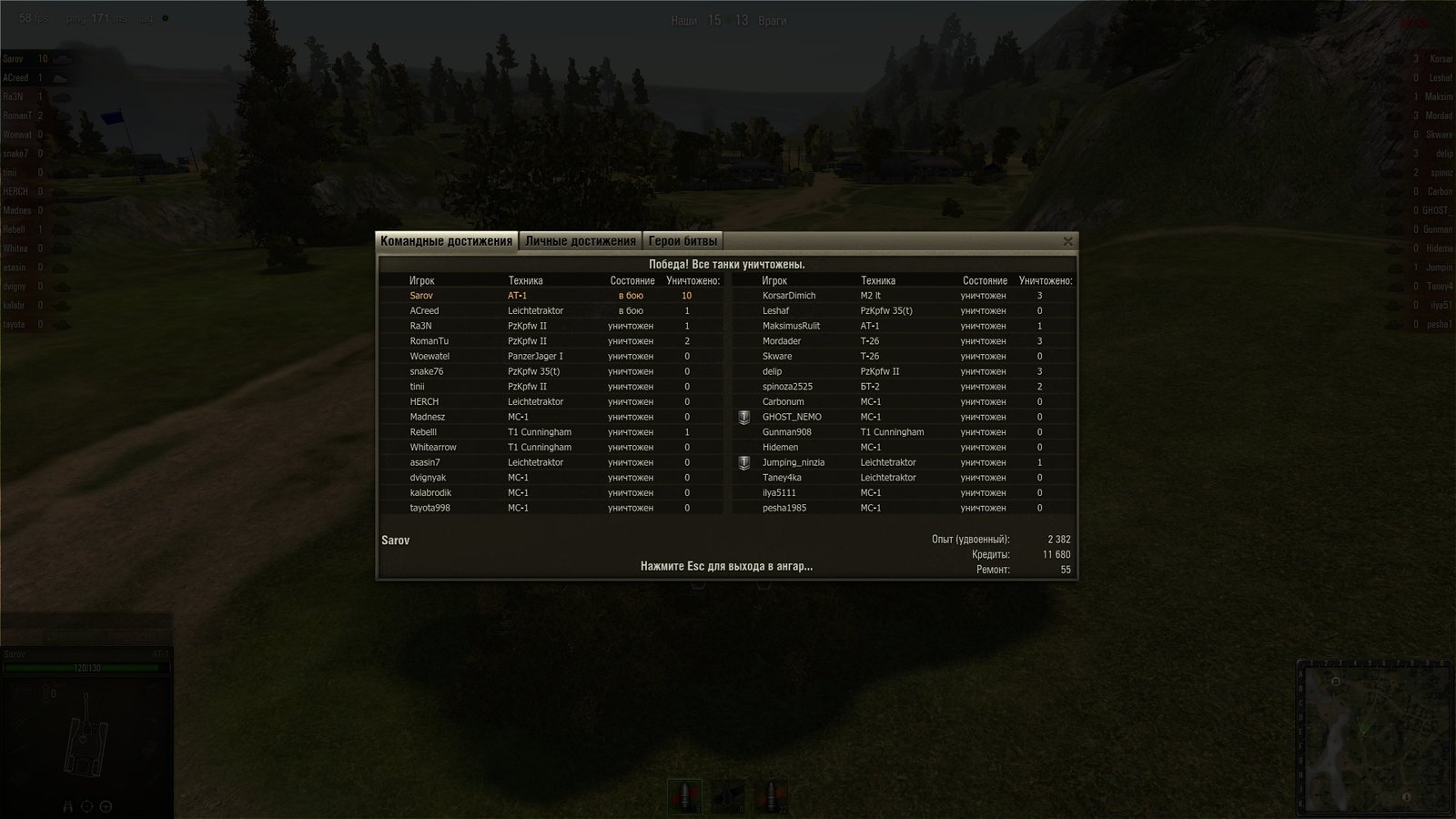Click the minimap in the corner
The image size is (1456, 819).
(x=1374, y=735)
